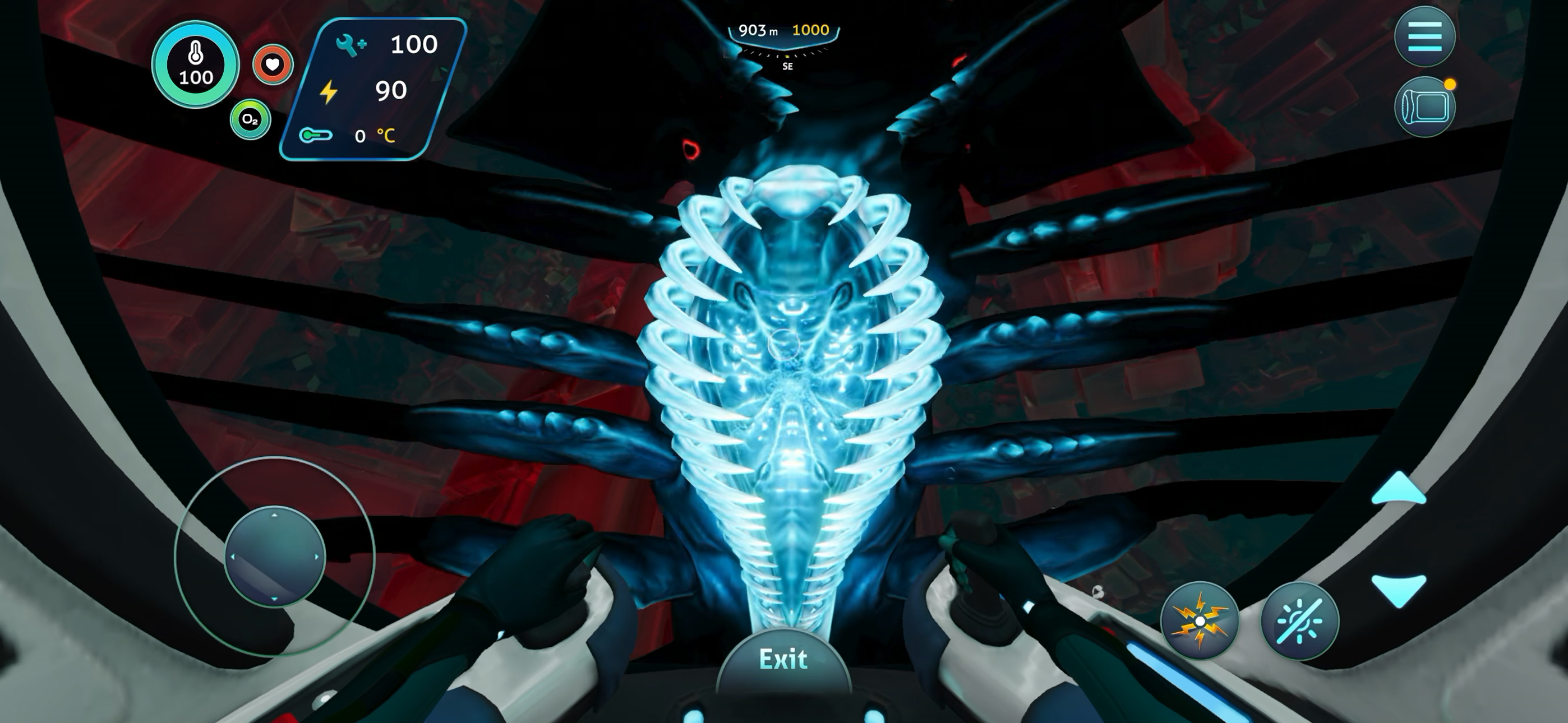The height and width of the screenshot is (723, 1568).
Task: Tap the heart health icon
Action: coord(272,66)
